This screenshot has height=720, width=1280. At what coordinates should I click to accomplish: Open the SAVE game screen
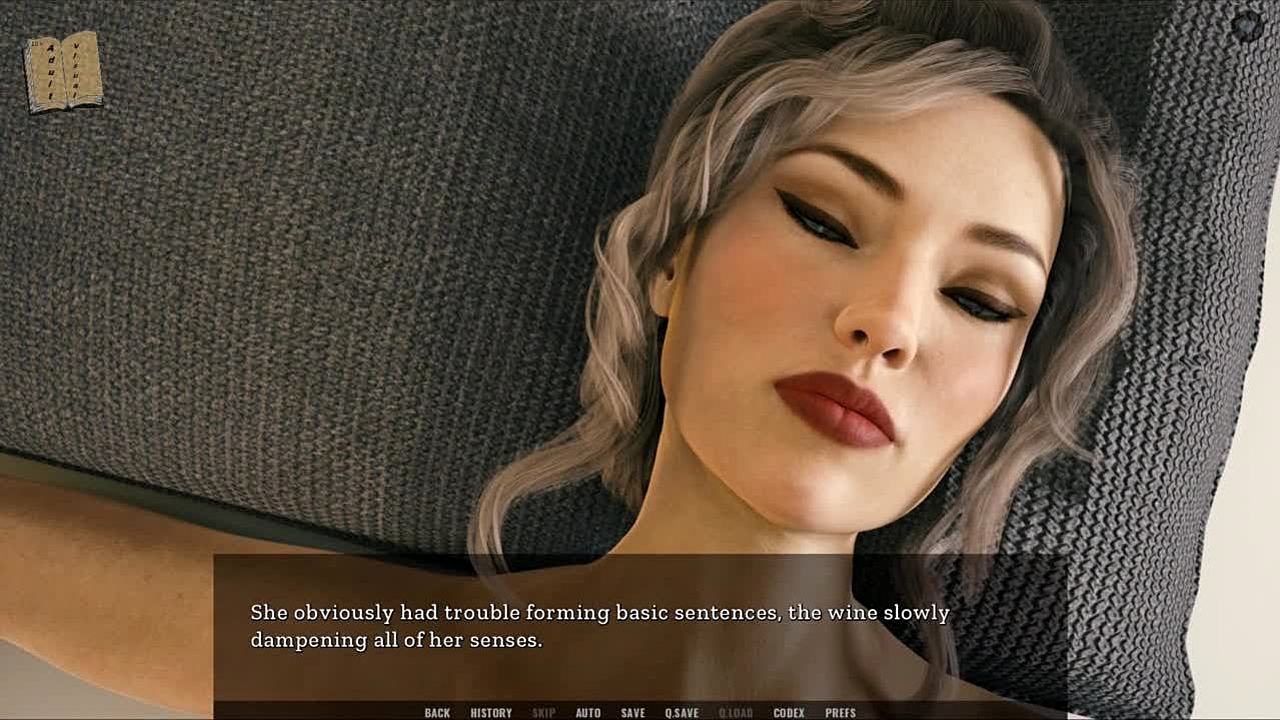[x=633, y=713]
